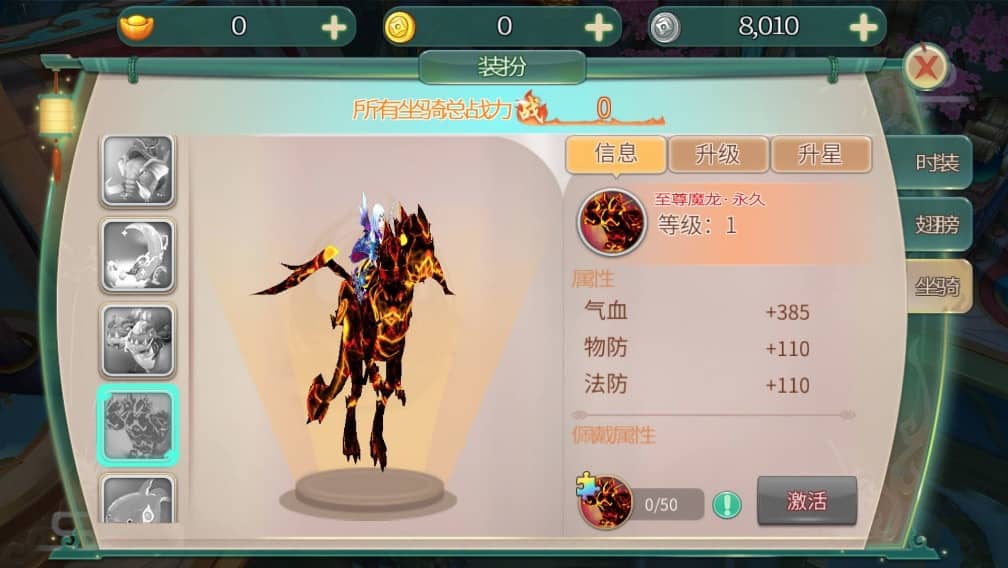Switch to the 时装 fashion side tab
The image size is (1008, 568).
click(x=937, y=163)
